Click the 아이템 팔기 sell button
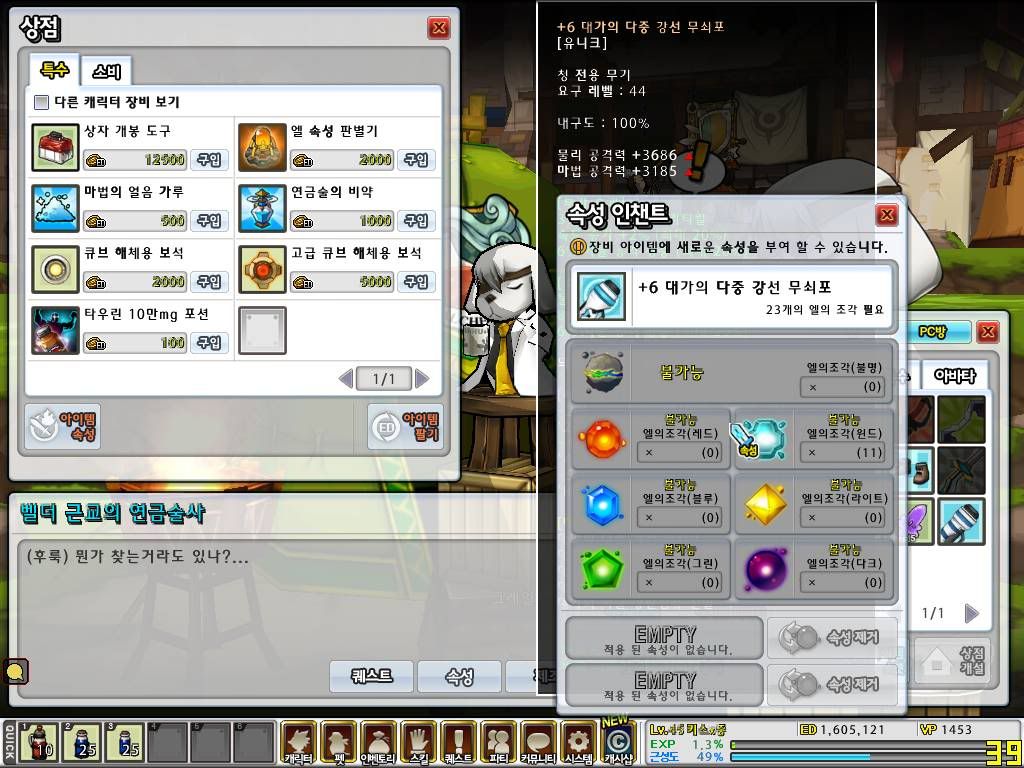The width and height of the screenshot is (1024, 768). coord(404,427)
